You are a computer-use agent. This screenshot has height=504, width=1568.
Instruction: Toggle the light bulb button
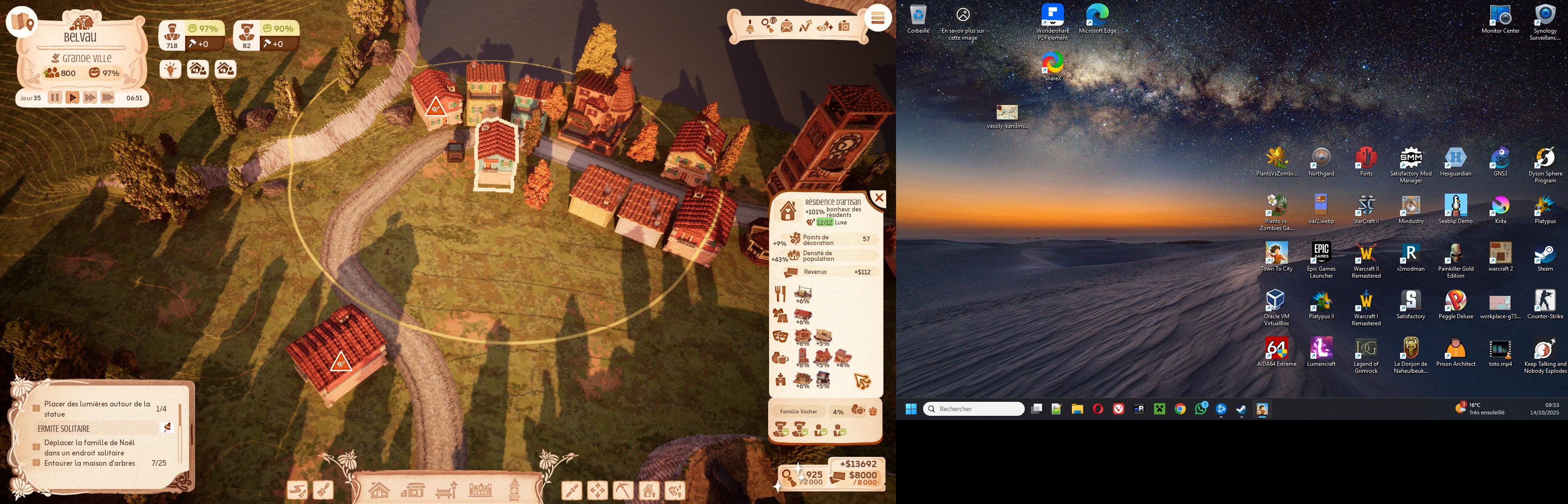tap(170, 69)
